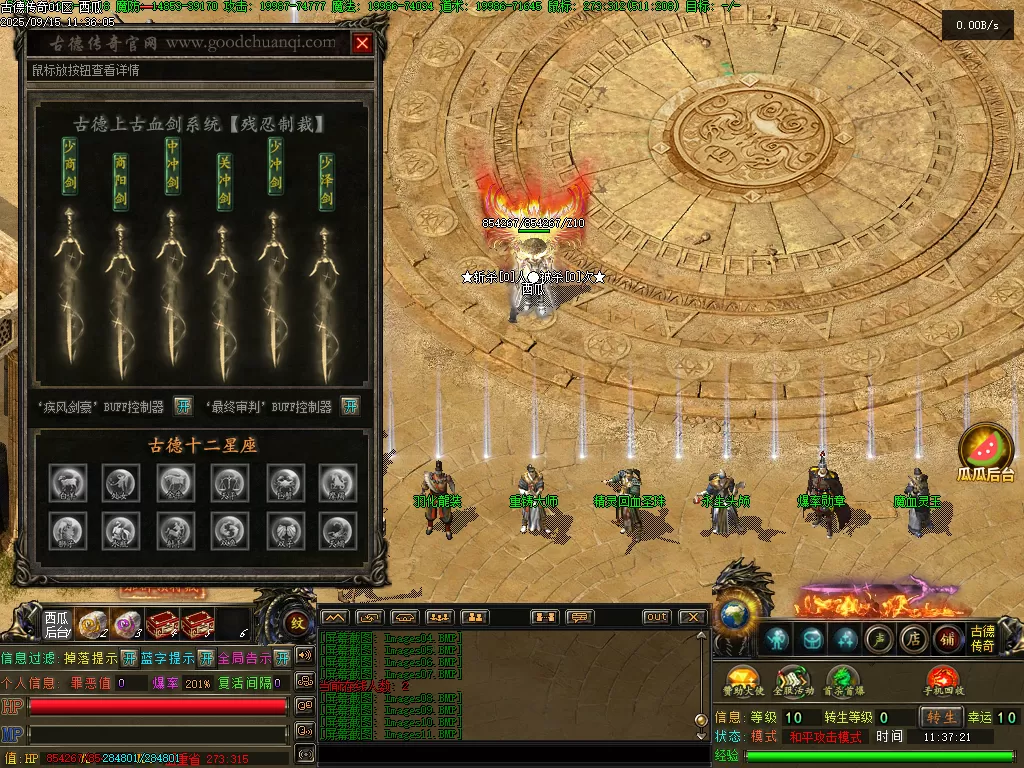Click the 西瓜后台 hotbar slot

pos(57,625)
